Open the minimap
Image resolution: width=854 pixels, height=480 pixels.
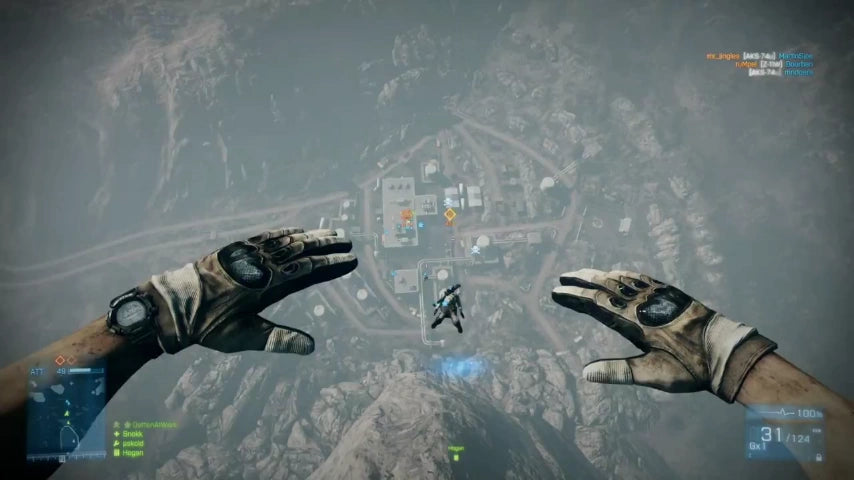pyautogui.click(x=68, y=419)
